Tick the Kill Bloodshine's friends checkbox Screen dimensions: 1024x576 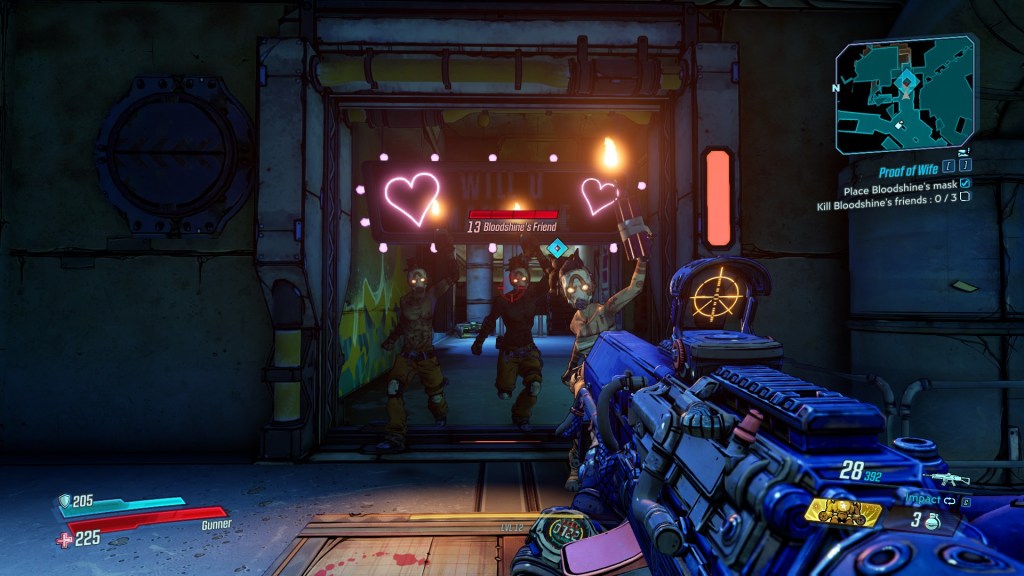pyautogui.click(x=965, y=197)
